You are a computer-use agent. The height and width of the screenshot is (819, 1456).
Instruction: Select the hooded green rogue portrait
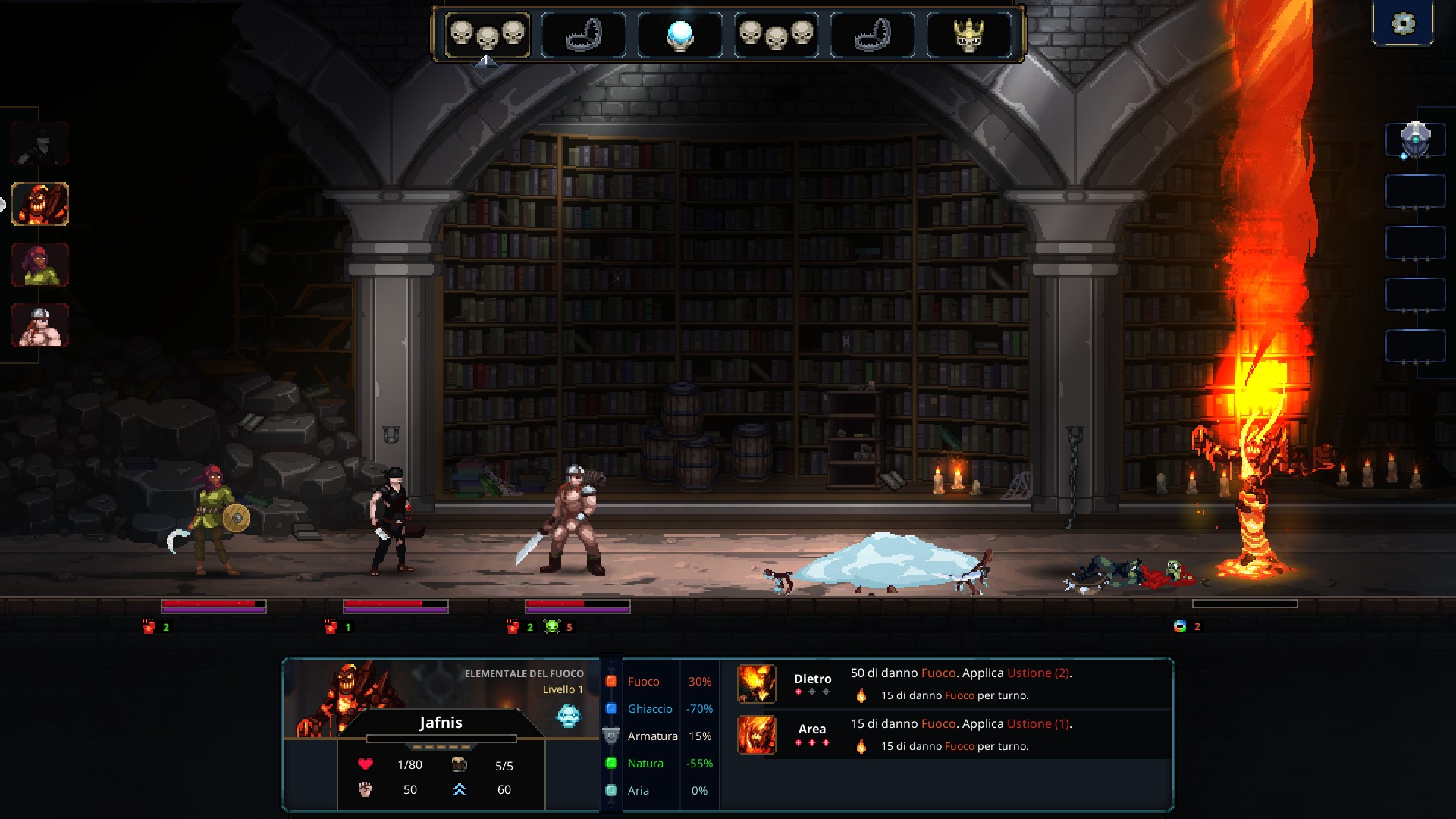pyautogui.click(x=40, y=265)
